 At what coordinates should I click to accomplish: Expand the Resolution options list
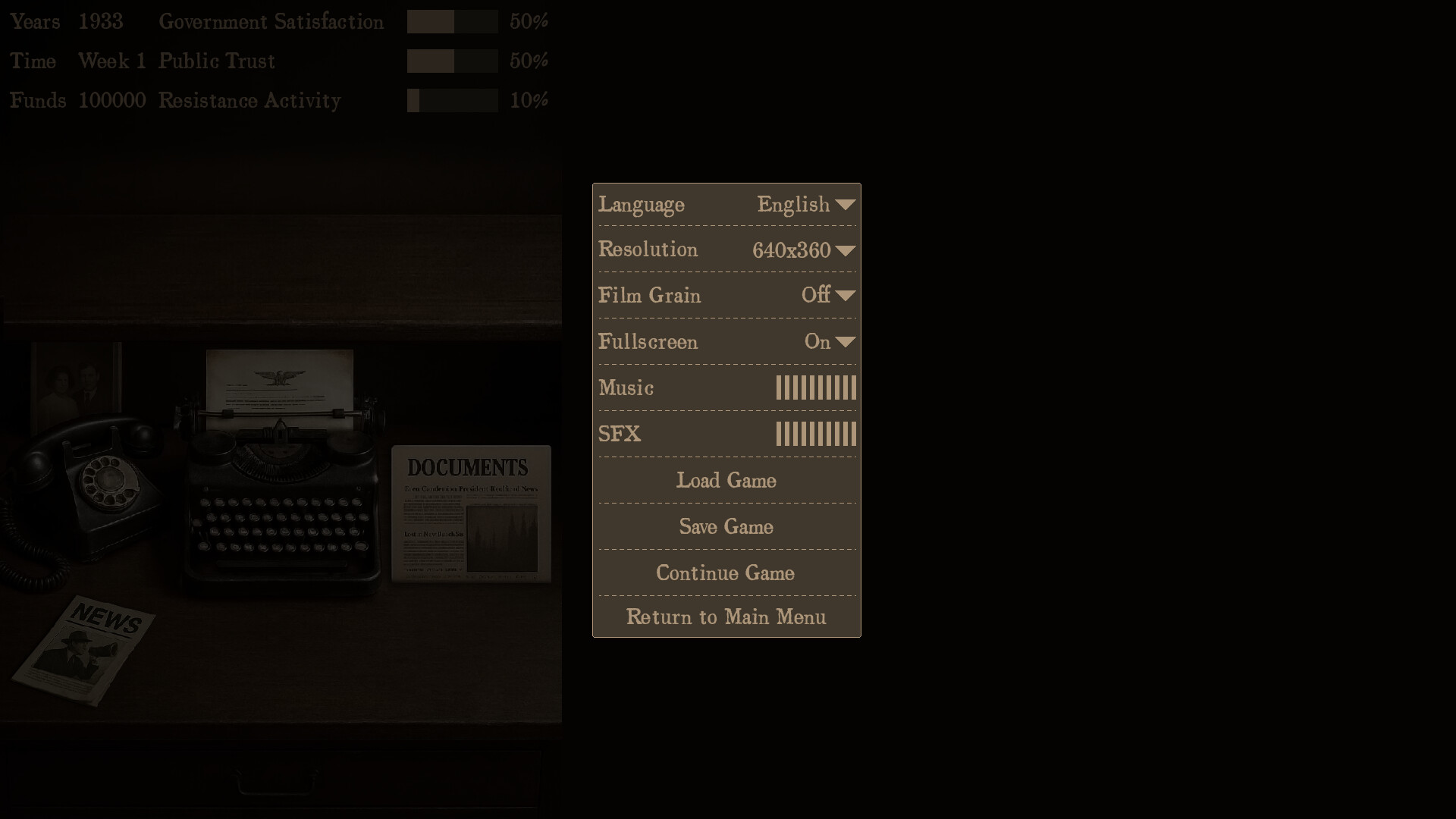coord(846,250)
